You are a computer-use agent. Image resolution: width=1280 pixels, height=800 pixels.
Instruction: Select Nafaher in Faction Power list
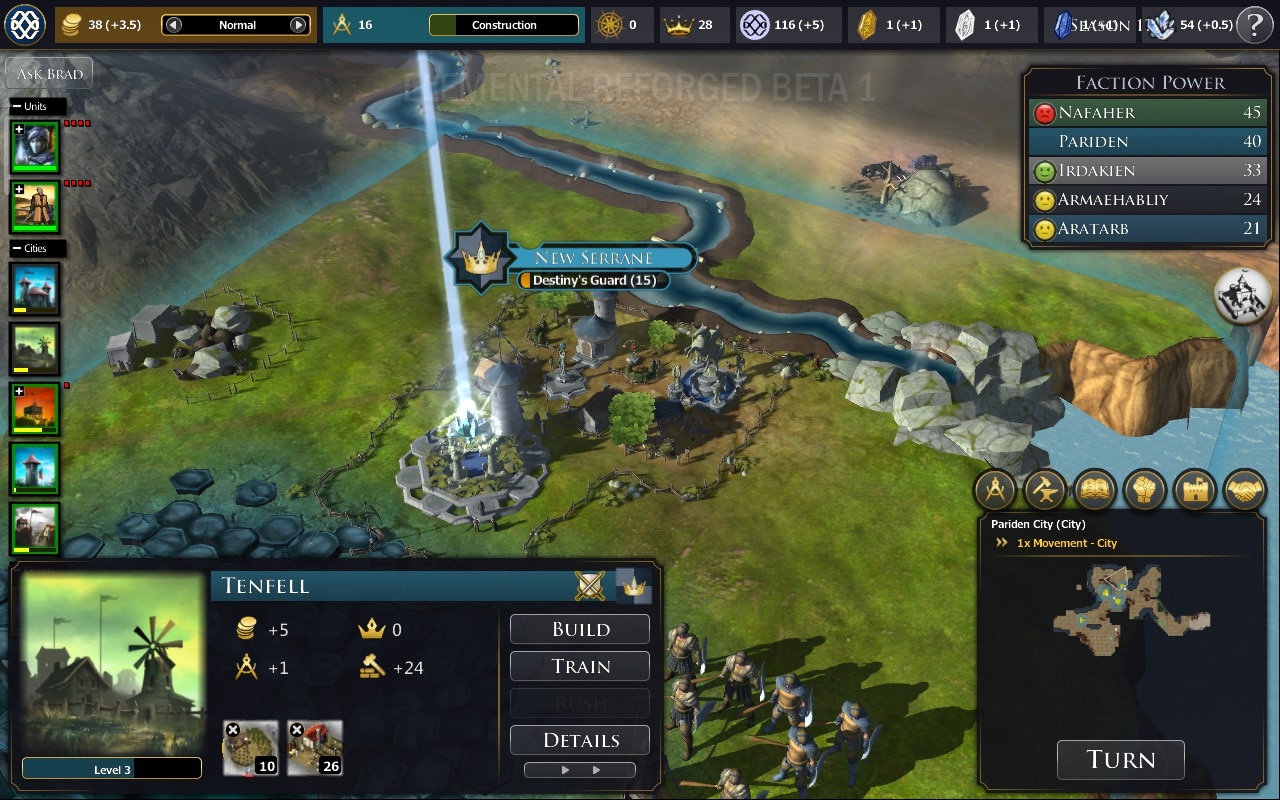point(1096,113)
